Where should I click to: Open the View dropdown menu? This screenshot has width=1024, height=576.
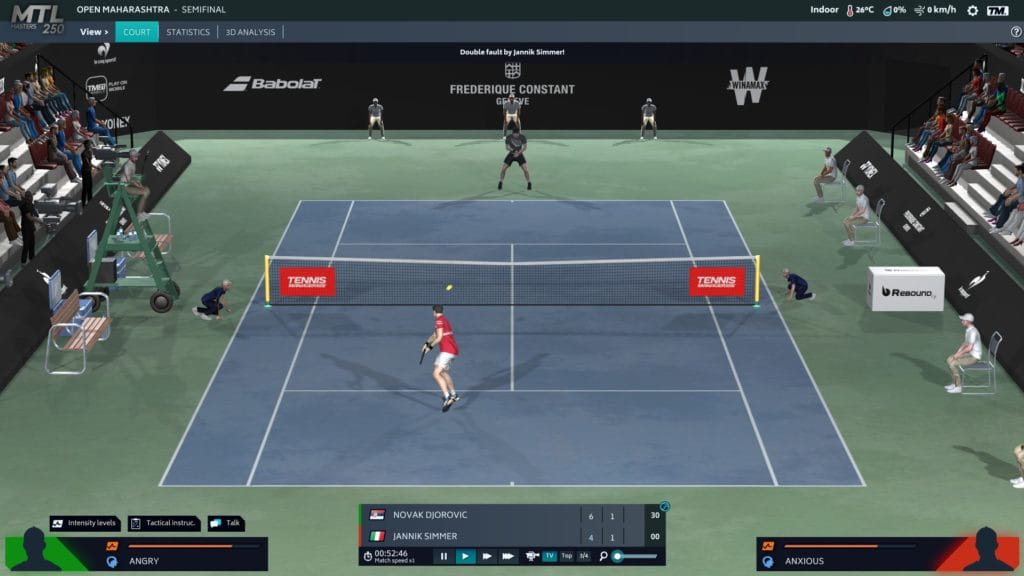pos(95,32)
